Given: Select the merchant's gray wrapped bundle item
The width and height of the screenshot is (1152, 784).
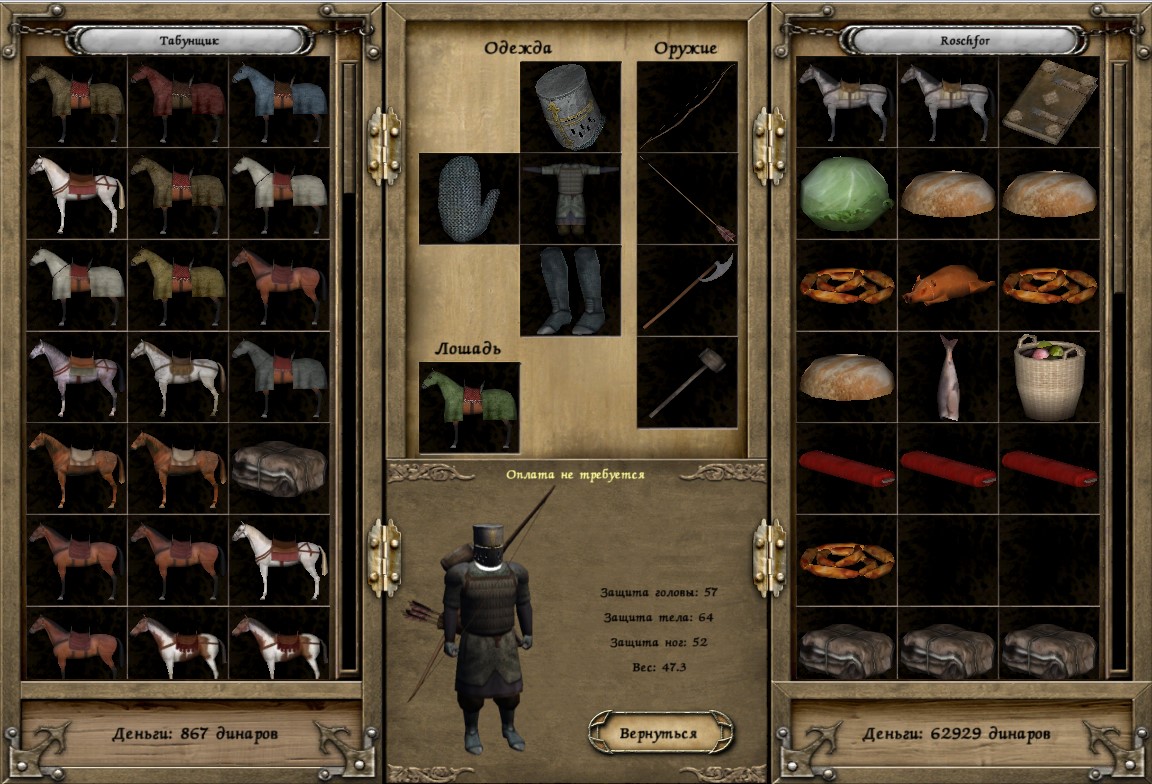Looking at the screenshot, I should (279, 469).
